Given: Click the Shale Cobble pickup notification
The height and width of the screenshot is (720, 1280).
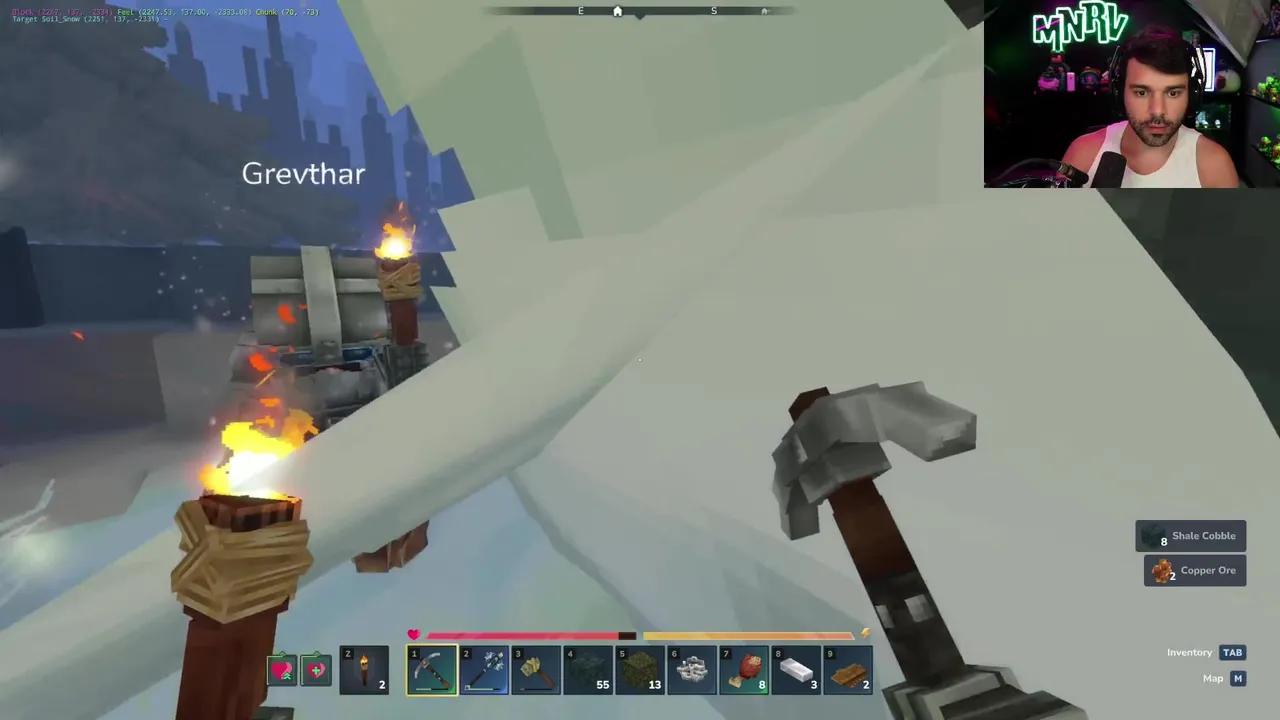Looking at the screenshot, I should click(x=1191, y=535).
